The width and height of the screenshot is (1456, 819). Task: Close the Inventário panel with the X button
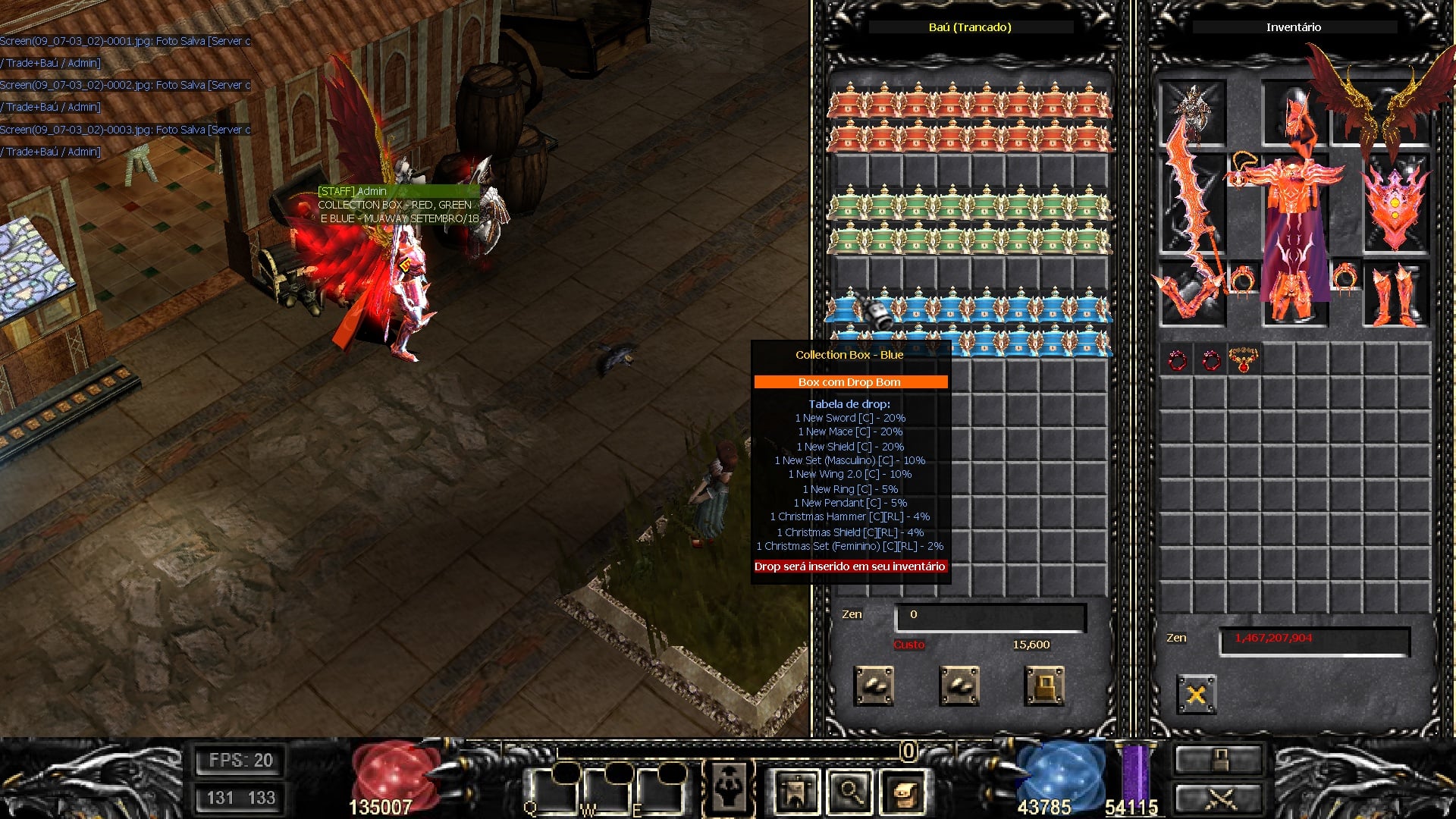pos(1196,694)
